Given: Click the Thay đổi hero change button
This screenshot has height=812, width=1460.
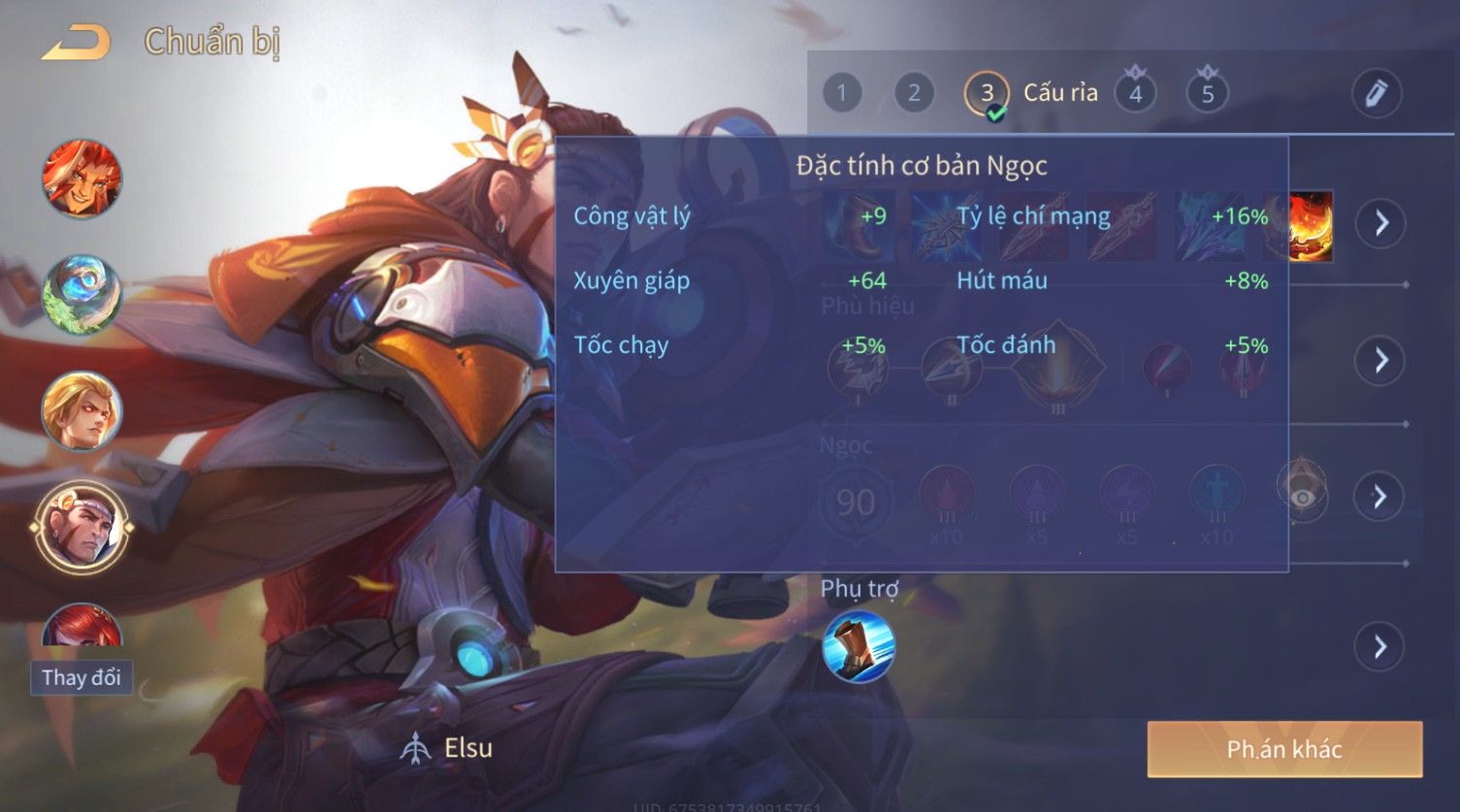Looking at the screenshot, I should pyautogui.click(x=81, y=677).
